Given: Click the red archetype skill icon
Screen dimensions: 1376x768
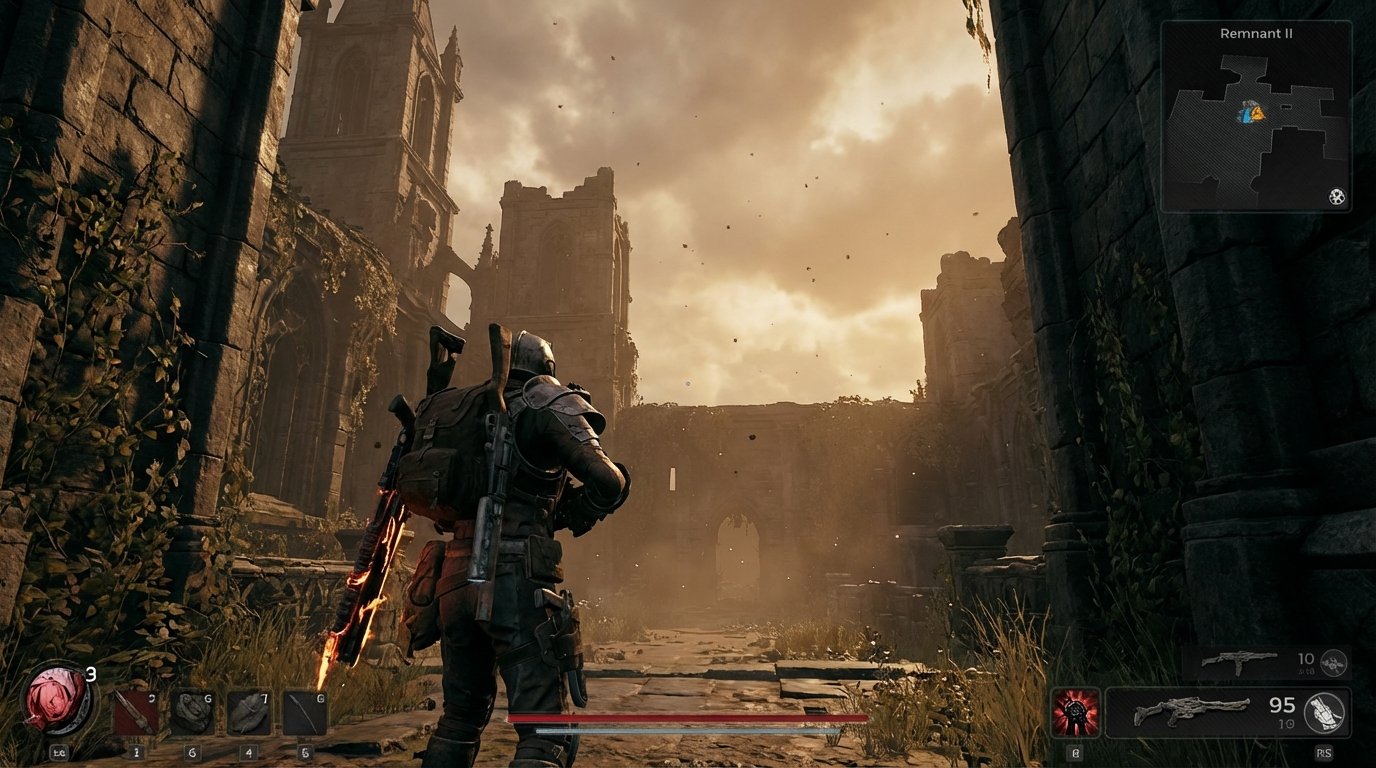Looking at the screenshot, I should (1076, 712).
